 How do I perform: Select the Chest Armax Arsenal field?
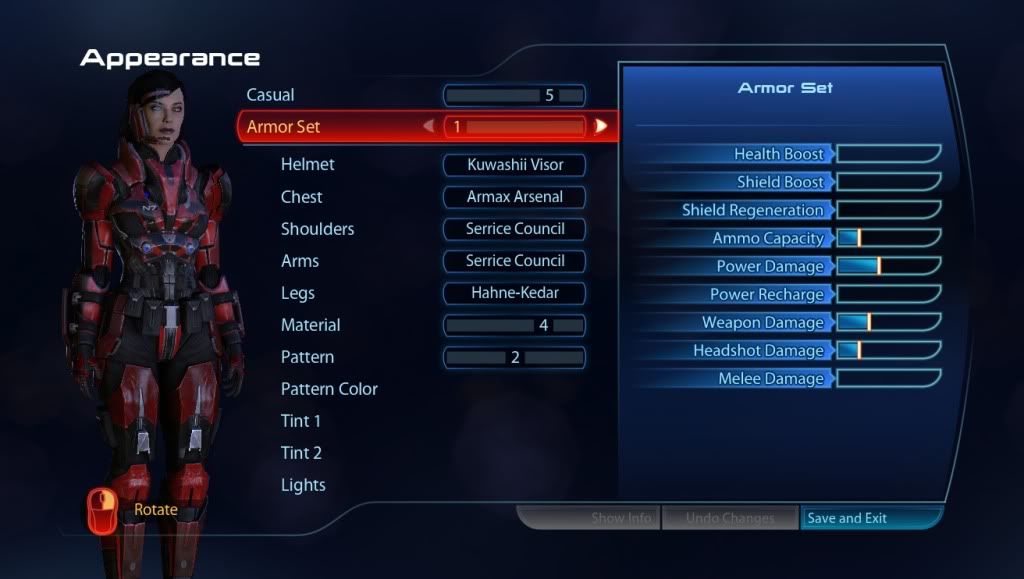coord(514,197)
